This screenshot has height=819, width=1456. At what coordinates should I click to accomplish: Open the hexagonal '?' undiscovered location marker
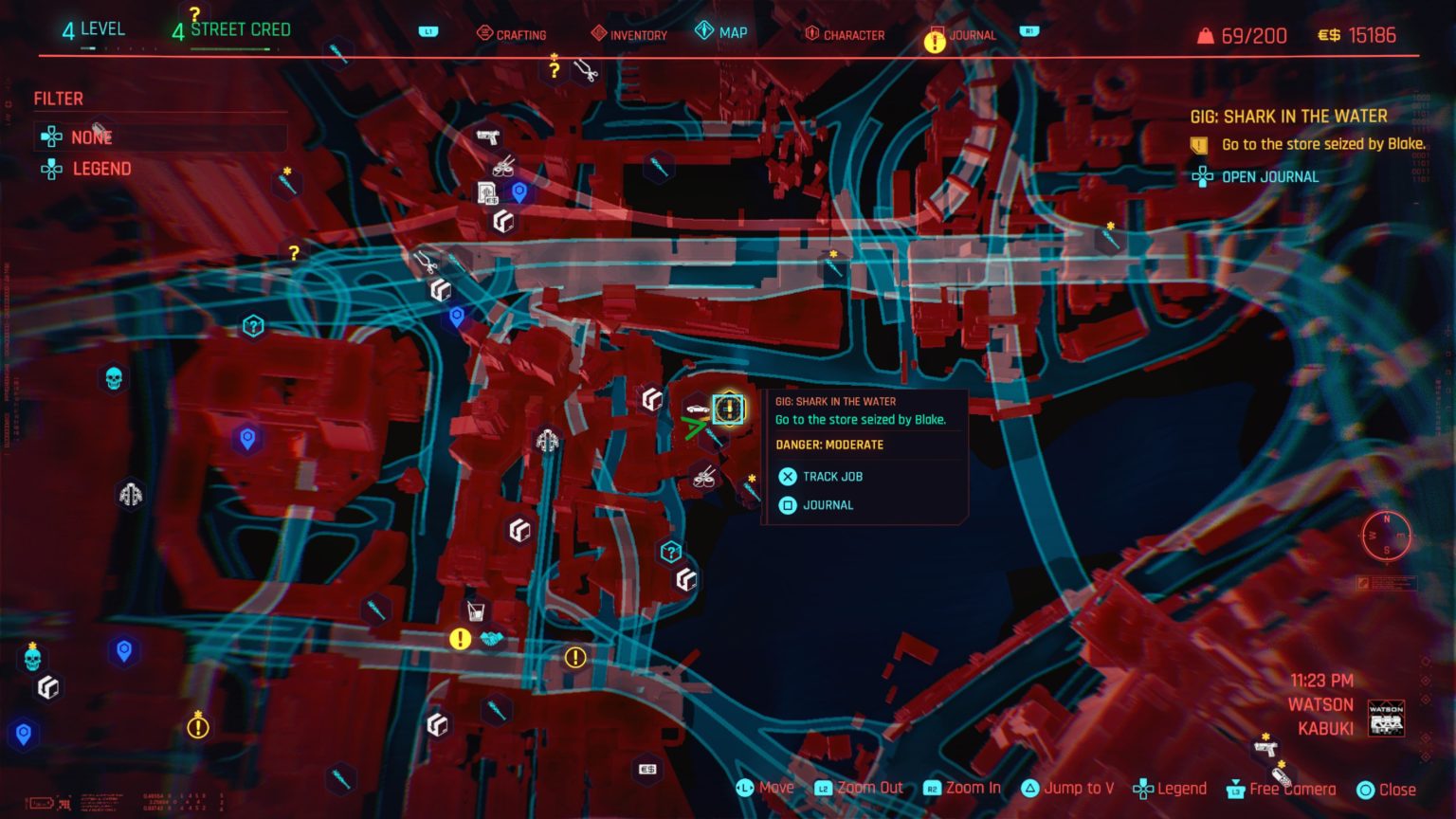click(x=252, y=325)
